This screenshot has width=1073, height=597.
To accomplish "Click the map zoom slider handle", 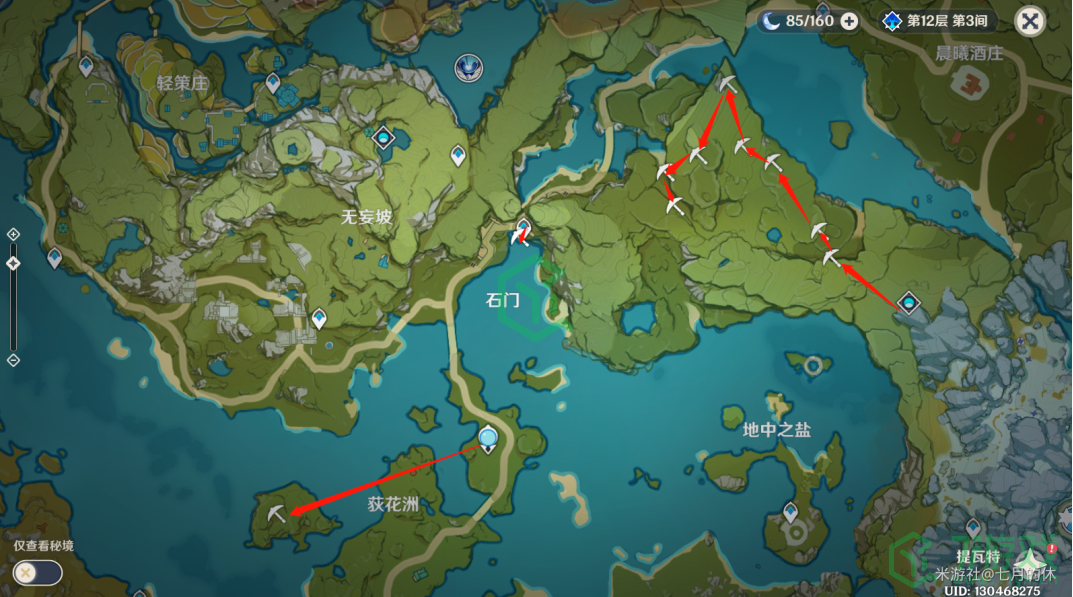I will tap(13, 263).
